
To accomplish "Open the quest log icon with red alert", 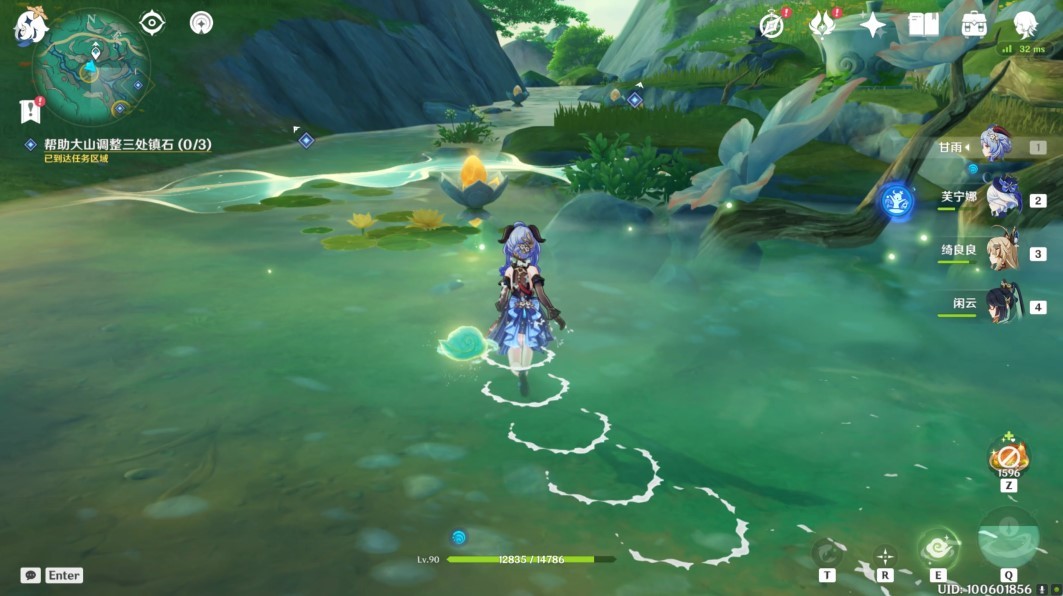I will [29, 110].
